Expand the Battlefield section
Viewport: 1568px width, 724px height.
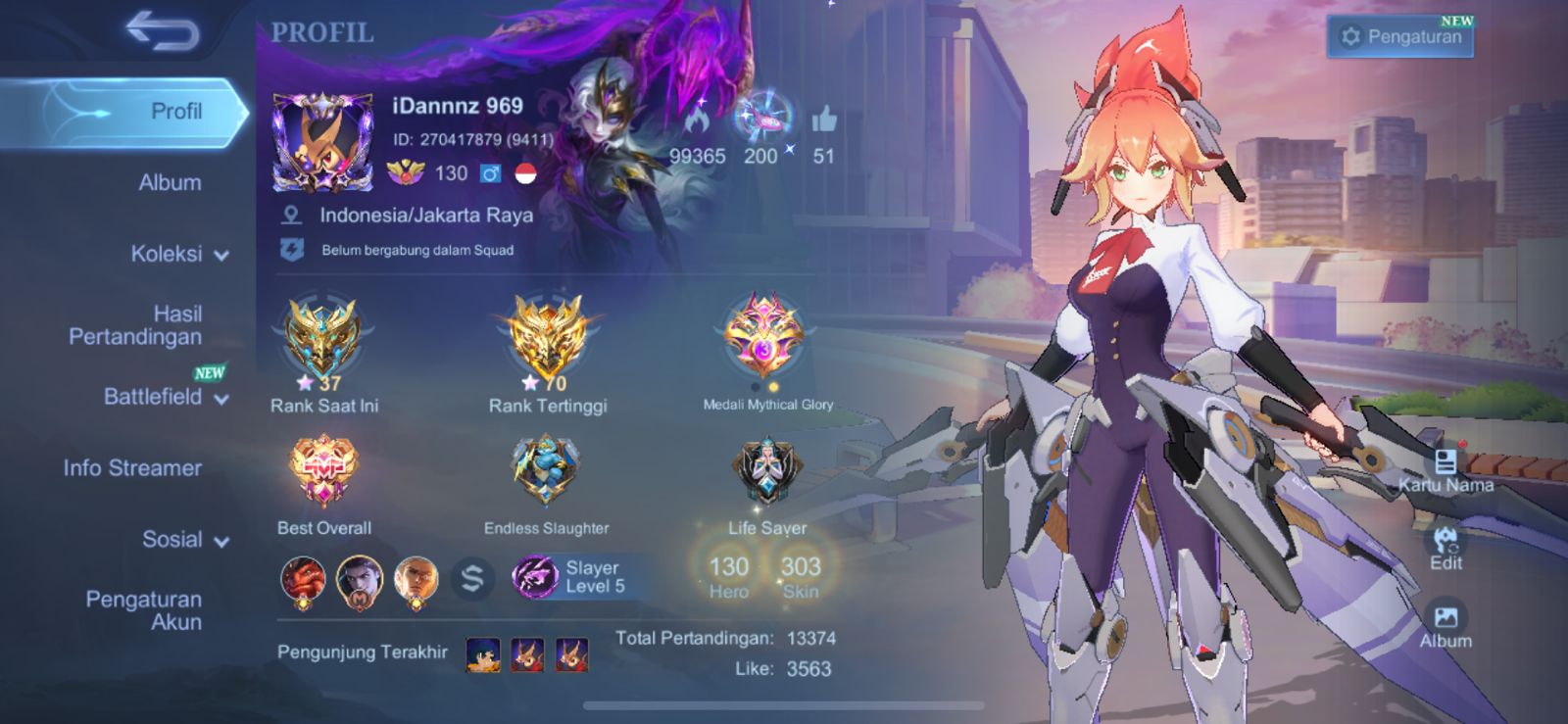click(165, 397)
